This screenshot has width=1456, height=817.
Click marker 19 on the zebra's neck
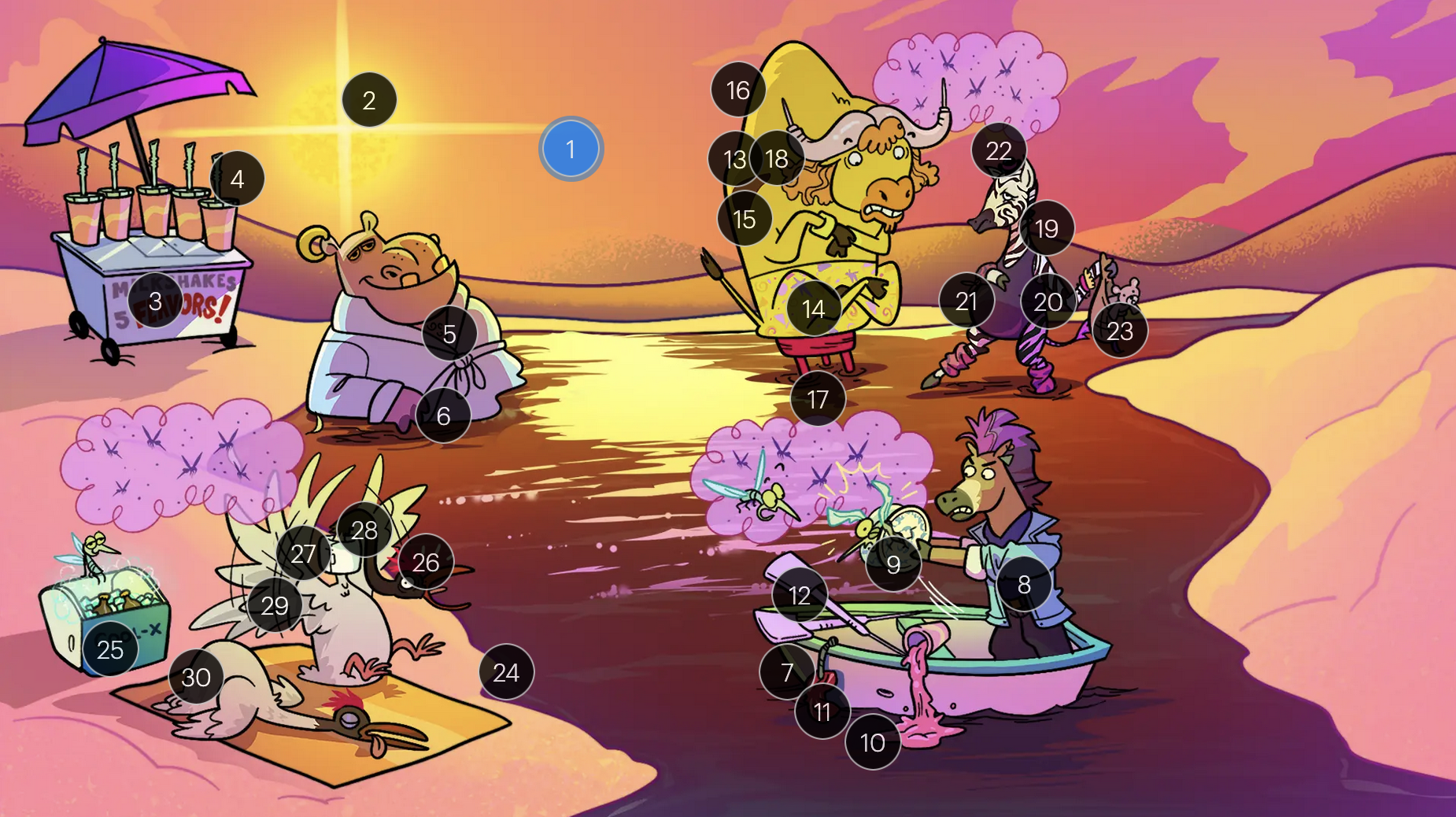tap(1046, 228)
